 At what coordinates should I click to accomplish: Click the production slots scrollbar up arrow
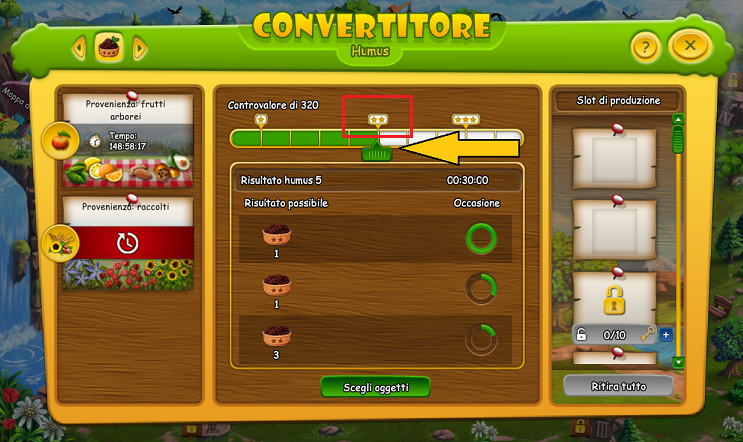point(678,120)
